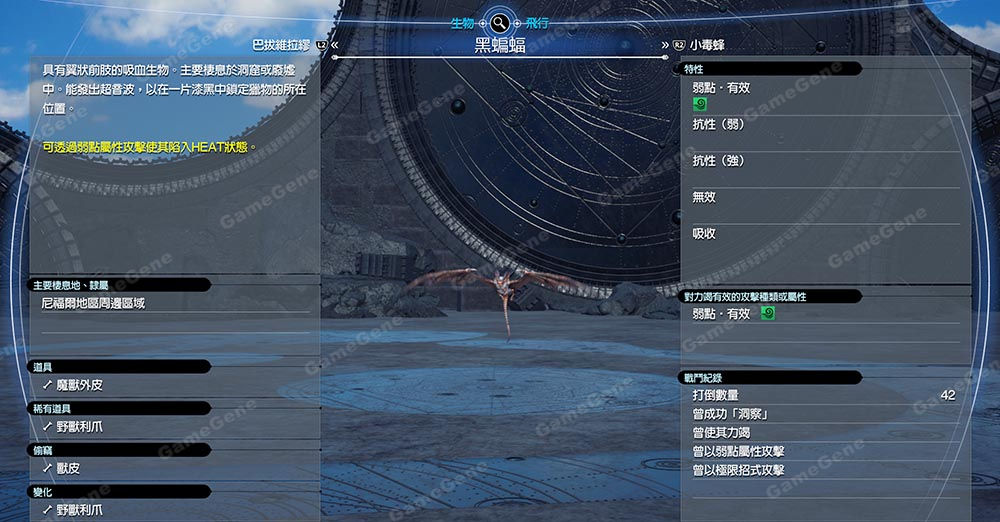Viewport: 1000px width, 522px height.
Task: Select the 曾以弱點屬性攻擊 record row
Action: click(x=738, y=452)
